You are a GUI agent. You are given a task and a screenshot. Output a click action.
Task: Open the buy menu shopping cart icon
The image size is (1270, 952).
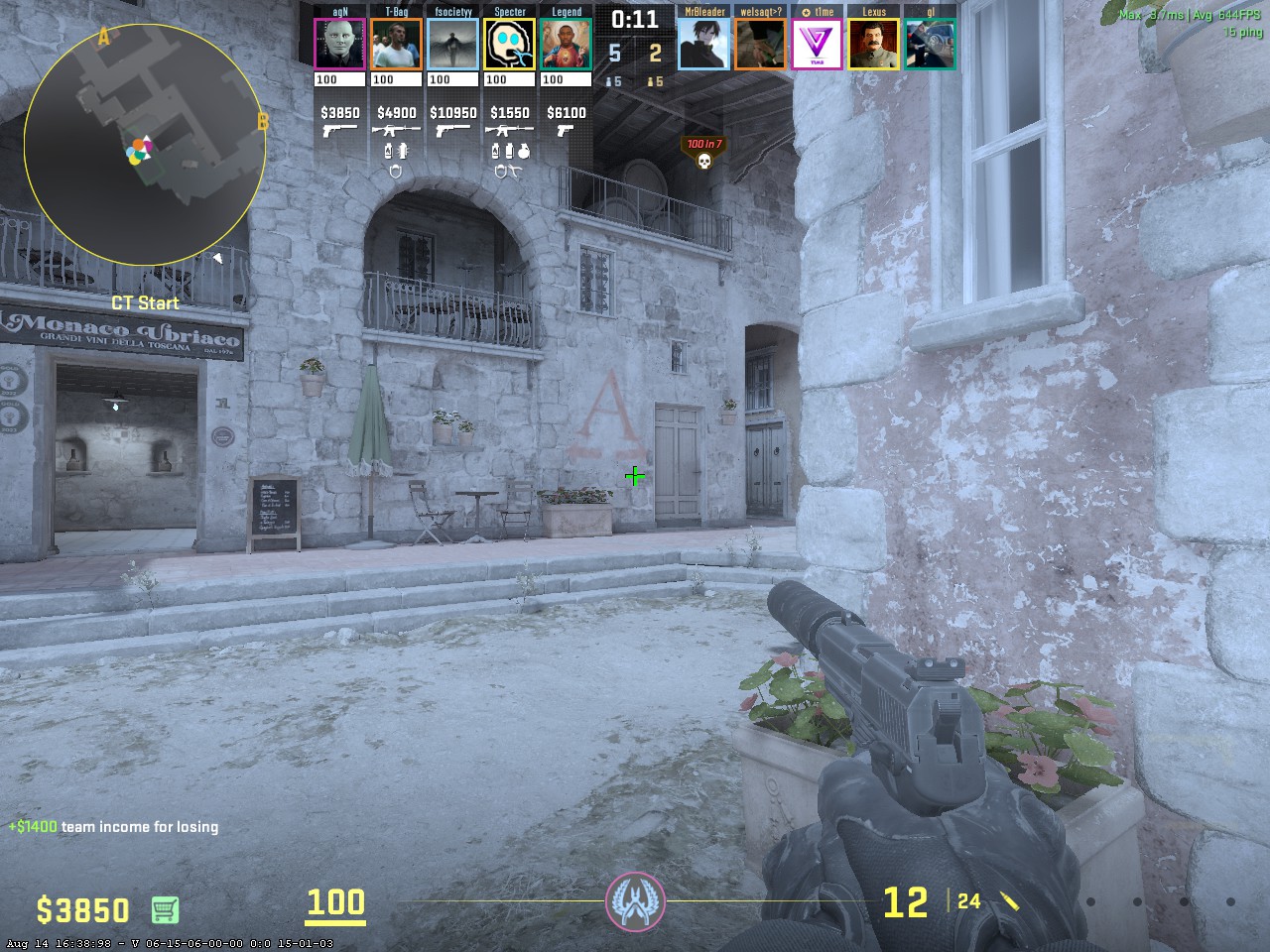coord(165,908)
